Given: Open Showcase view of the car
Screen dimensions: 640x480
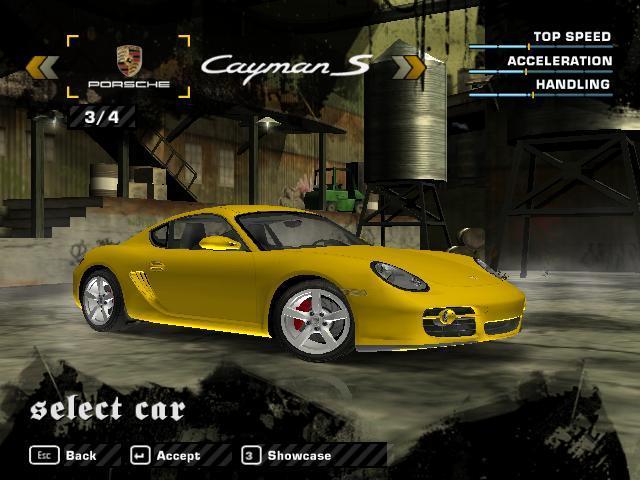Looking at the screenshot, I should click(287, 455).
